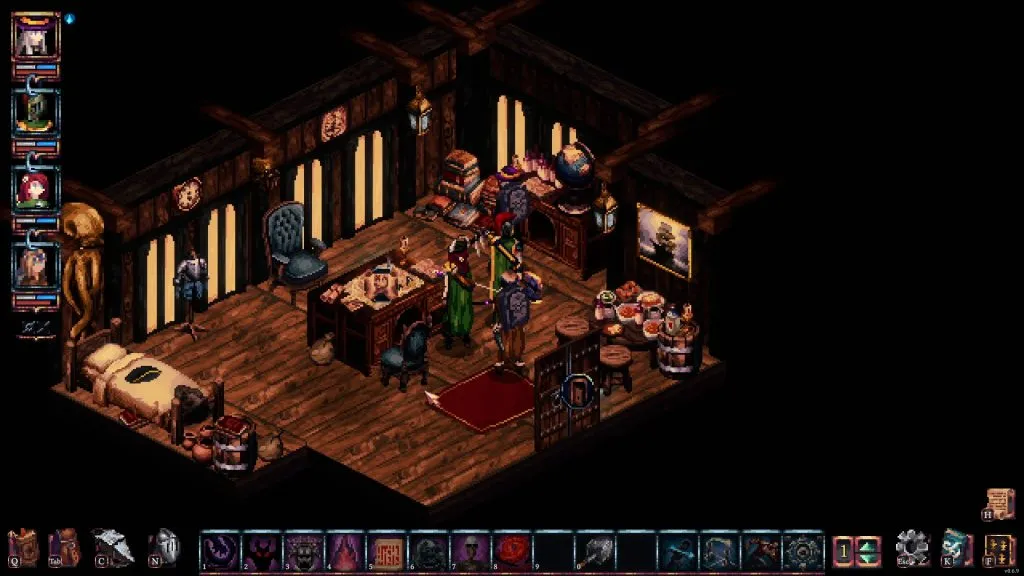
Task: Switch hotbar page with the green arrows
Action: coord(867,551)
